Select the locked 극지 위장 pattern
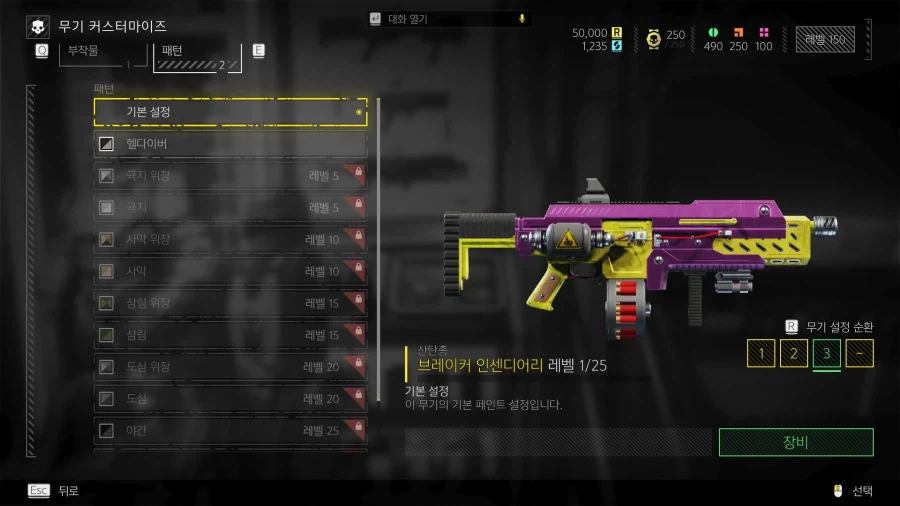The image size is (900, 506). (x=230, y=176)
